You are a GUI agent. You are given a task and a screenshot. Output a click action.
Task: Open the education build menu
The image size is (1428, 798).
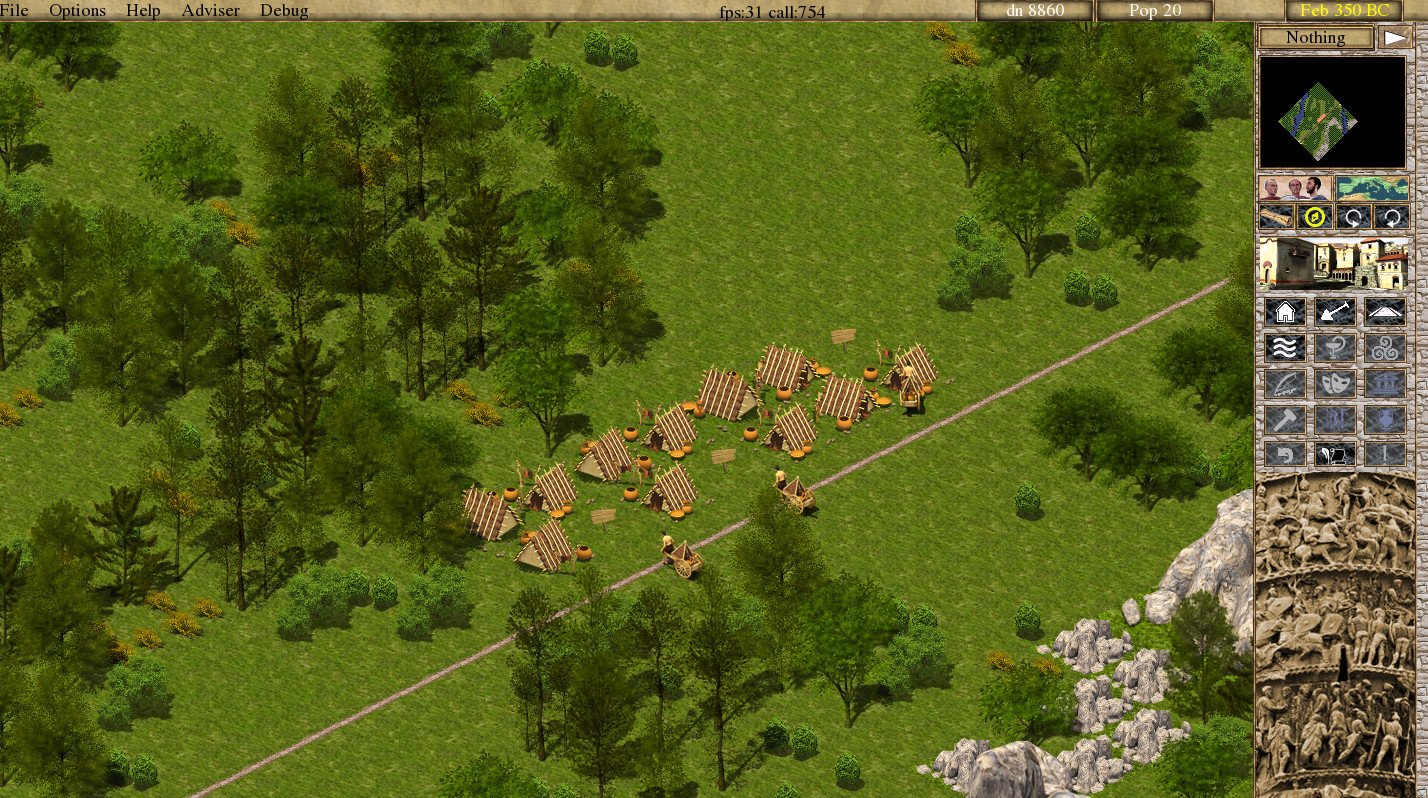pos(1285,382)
